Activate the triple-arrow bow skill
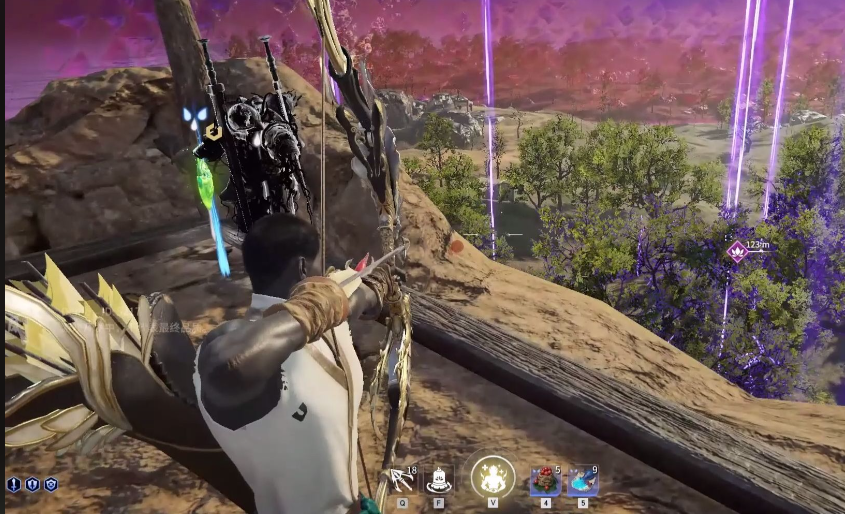Image resolution: width=845 pixels, height=514 pixels. coord(402,480)
